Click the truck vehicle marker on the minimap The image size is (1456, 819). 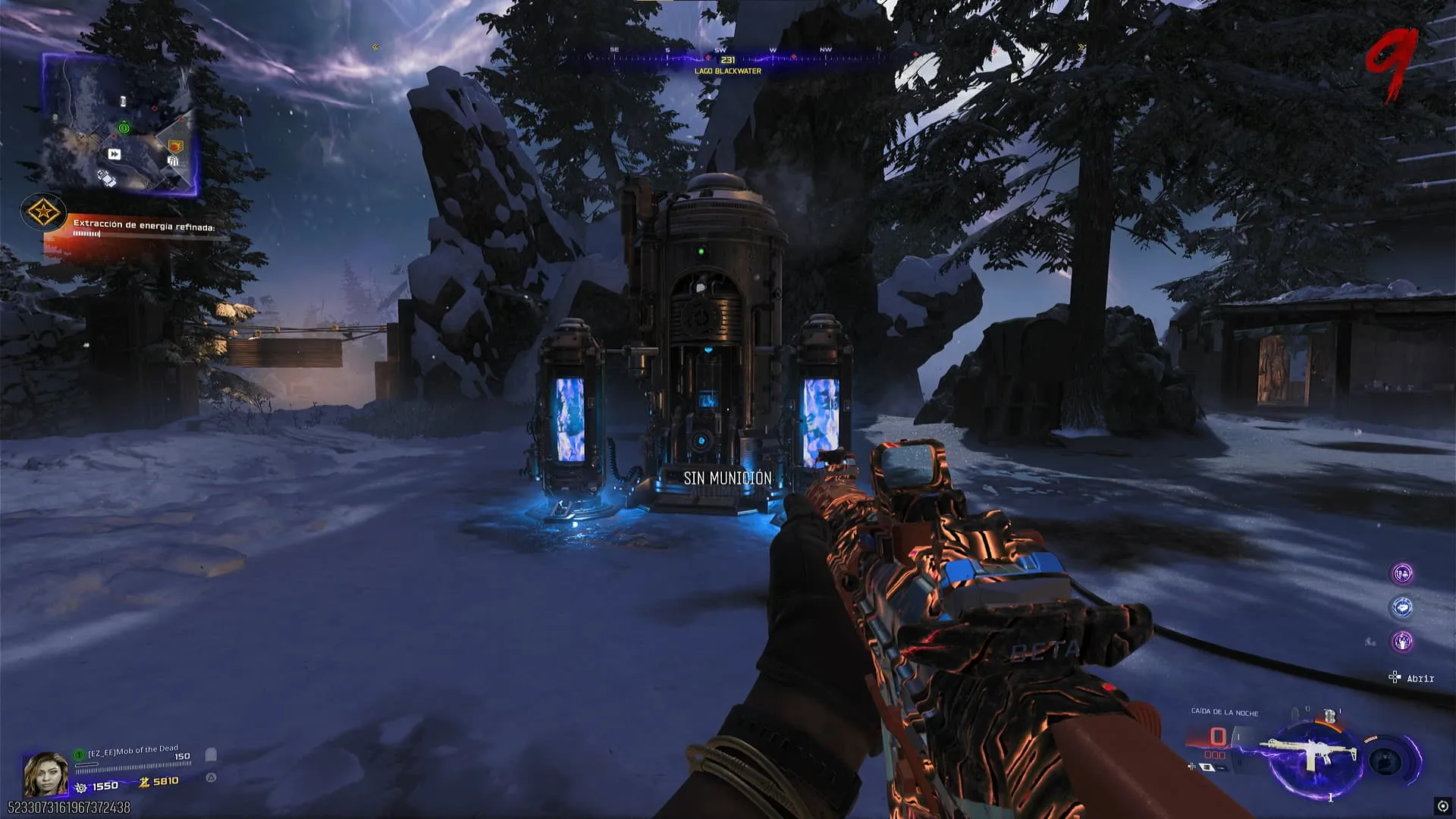point(107,177)
